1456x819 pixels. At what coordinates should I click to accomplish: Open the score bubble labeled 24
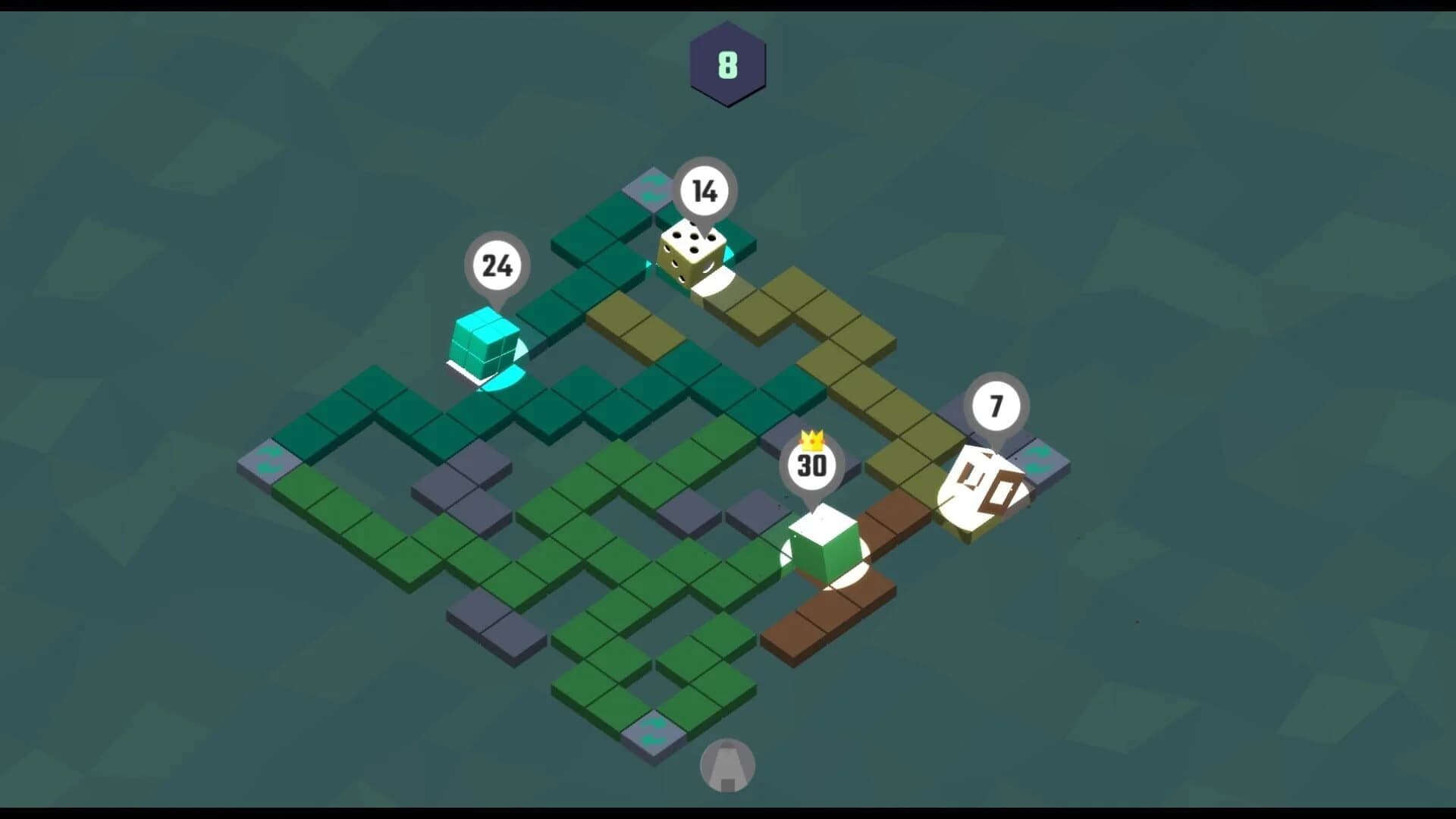pos(497,265)
